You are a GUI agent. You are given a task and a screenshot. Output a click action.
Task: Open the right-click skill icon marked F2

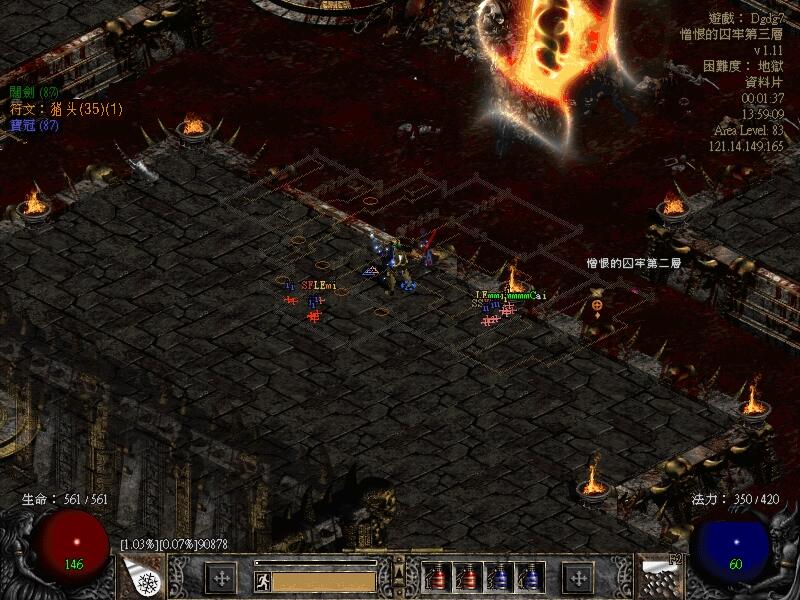tap(658, 577)
